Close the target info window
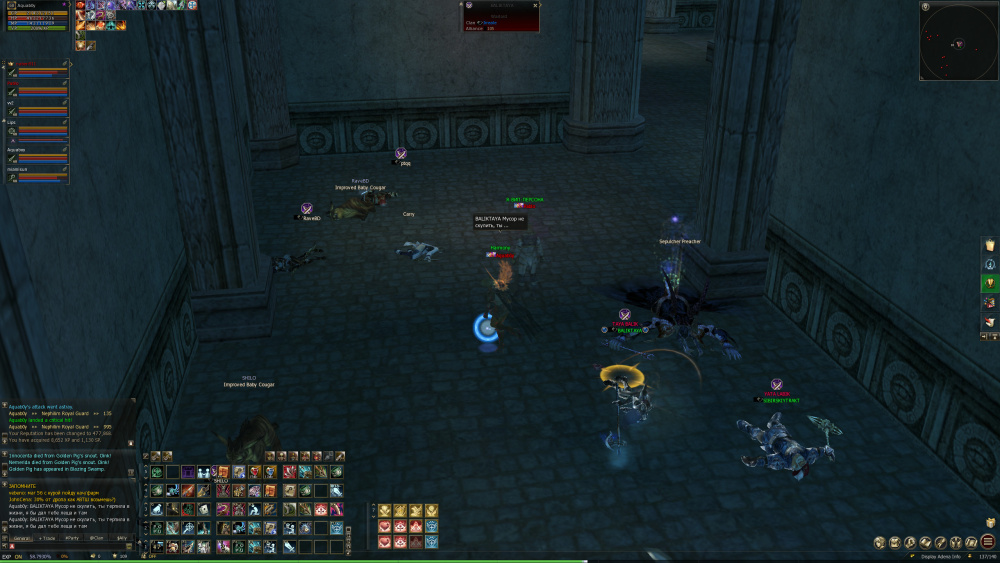This screenshot has width=1000, height=563. coord(535,5)
